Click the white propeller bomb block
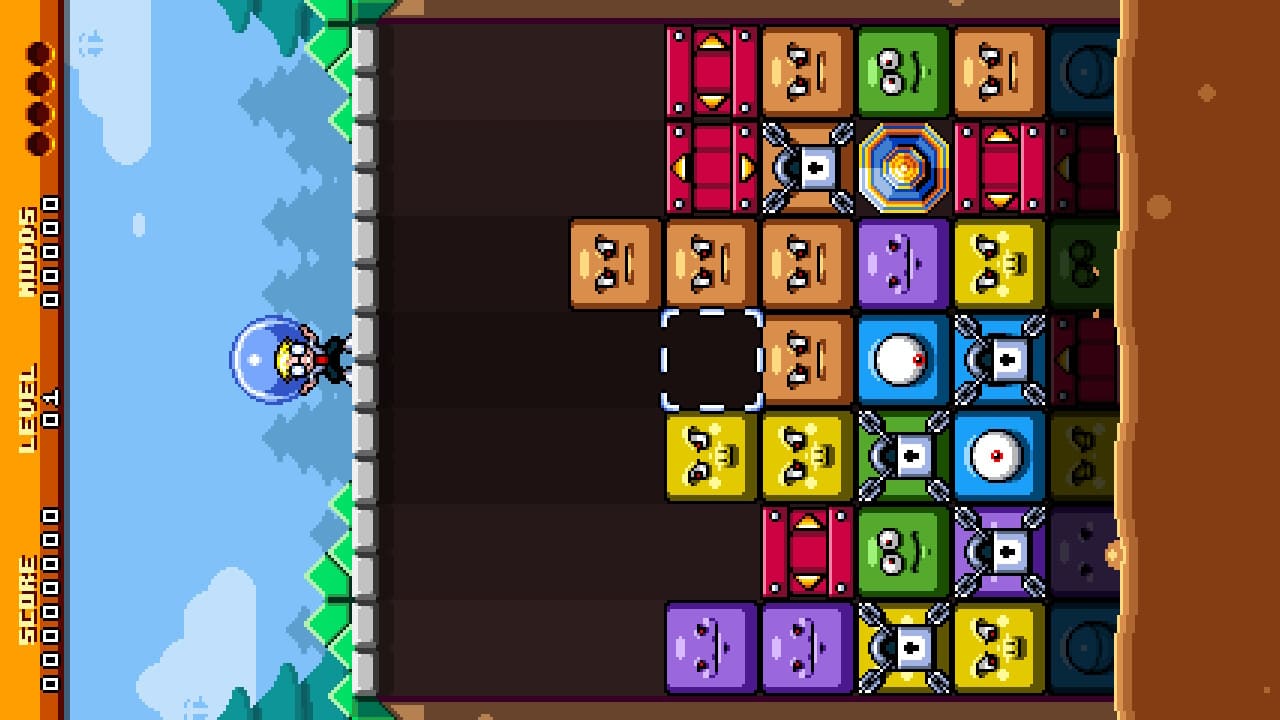The image size is (1280, 720). pyautogui.click(x=805, y=166)
